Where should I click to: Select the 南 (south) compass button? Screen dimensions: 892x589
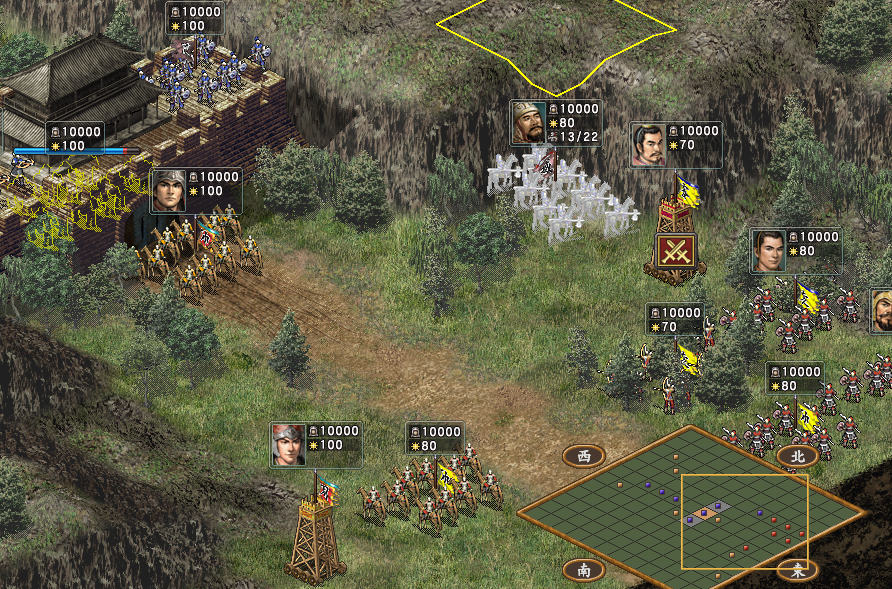tap(584, 570)
